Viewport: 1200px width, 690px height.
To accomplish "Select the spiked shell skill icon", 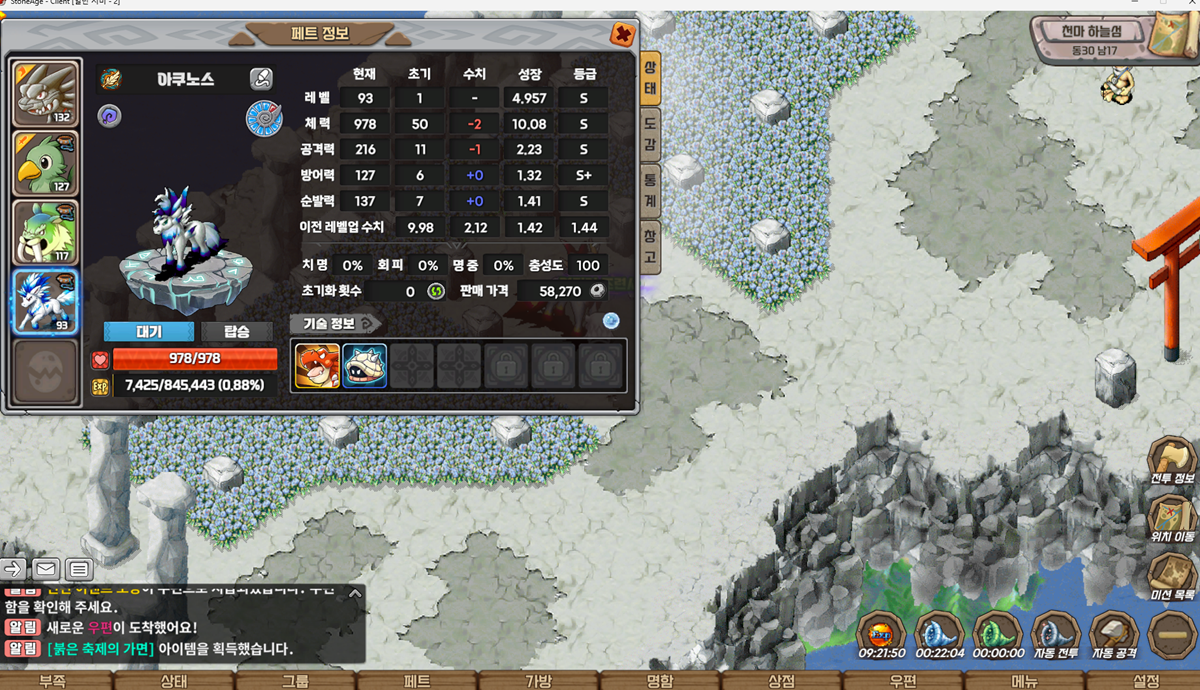I will (365, 366).
